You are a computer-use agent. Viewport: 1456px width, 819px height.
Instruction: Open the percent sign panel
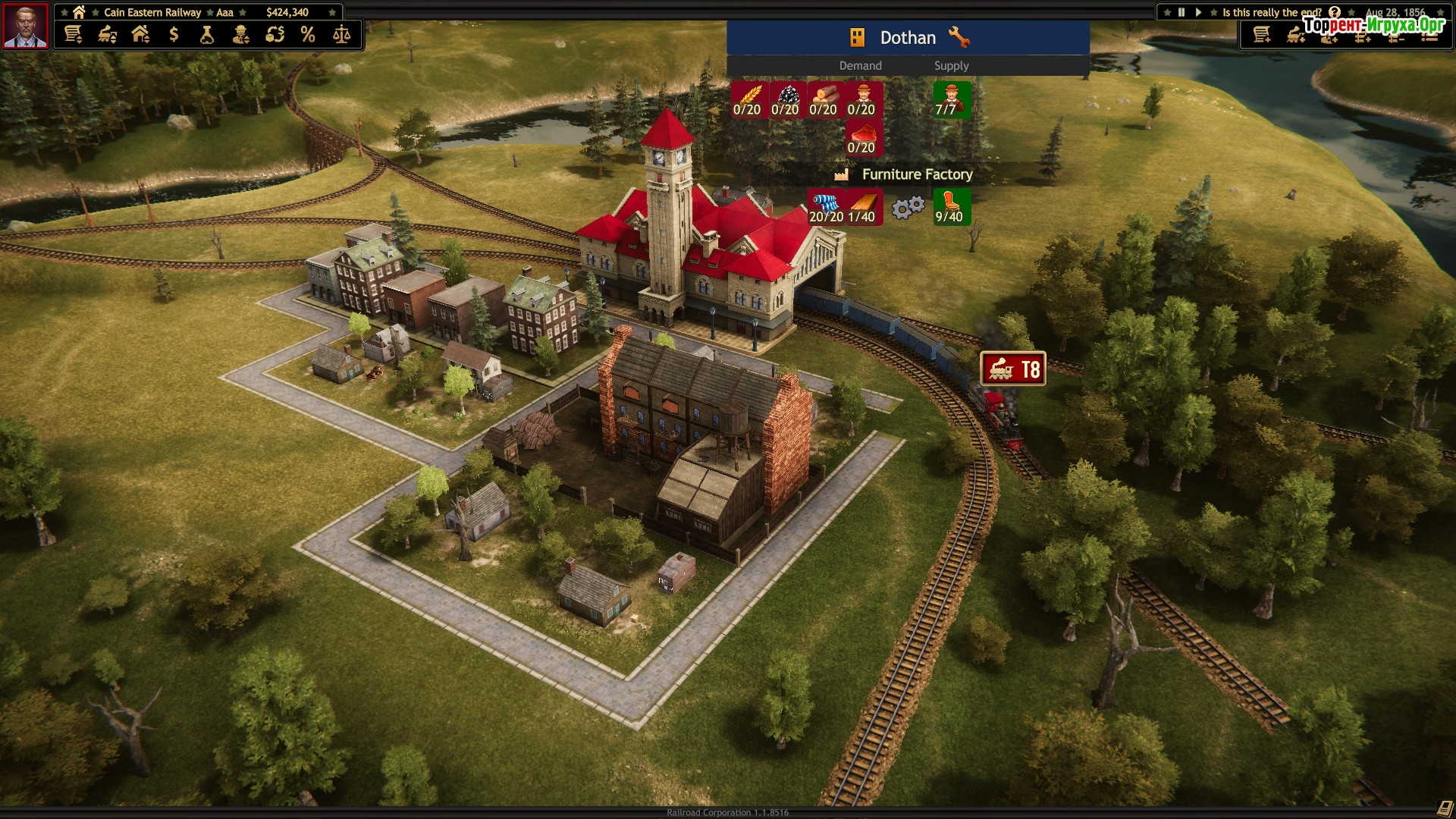point(308,34)
